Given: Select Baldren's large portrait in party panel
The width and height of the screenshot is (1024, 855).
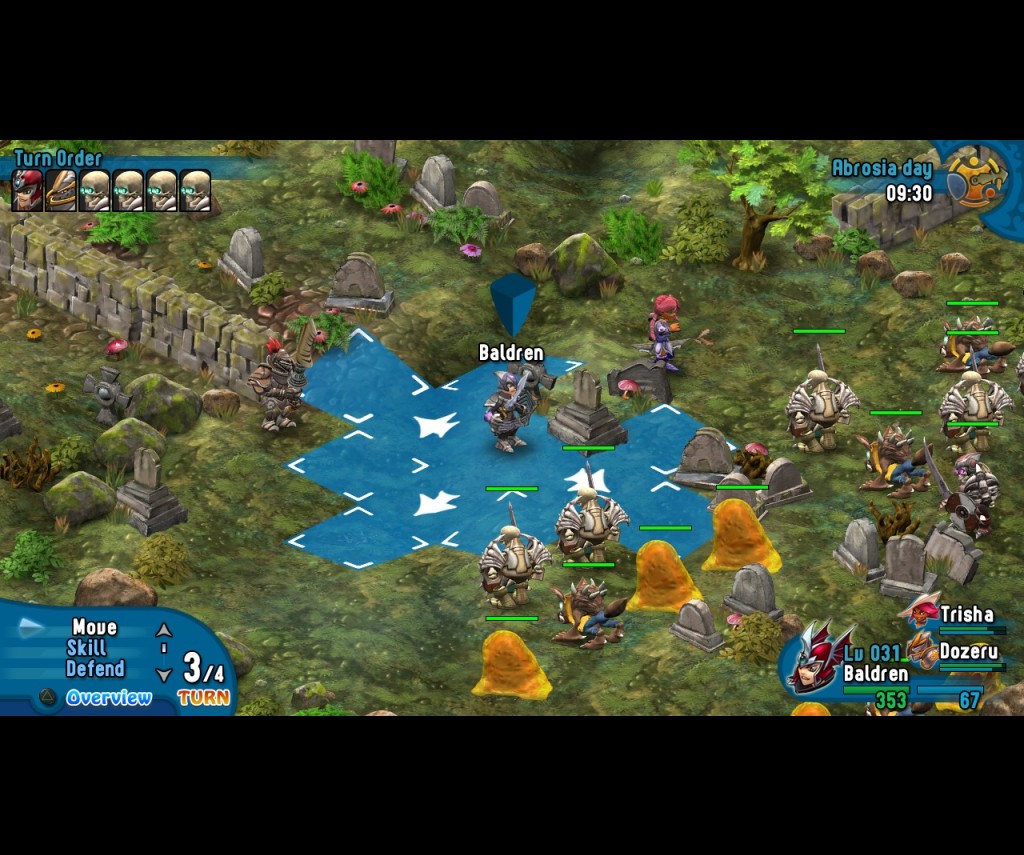Looking at the screenshot, I should 816,657.
